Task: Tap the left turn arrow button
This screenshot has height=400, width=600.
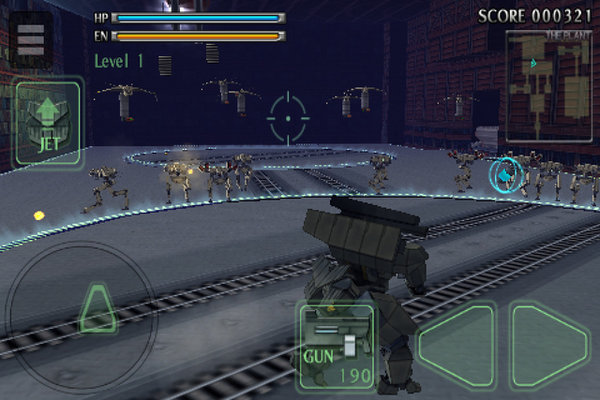Action: (x=457, y=345)
